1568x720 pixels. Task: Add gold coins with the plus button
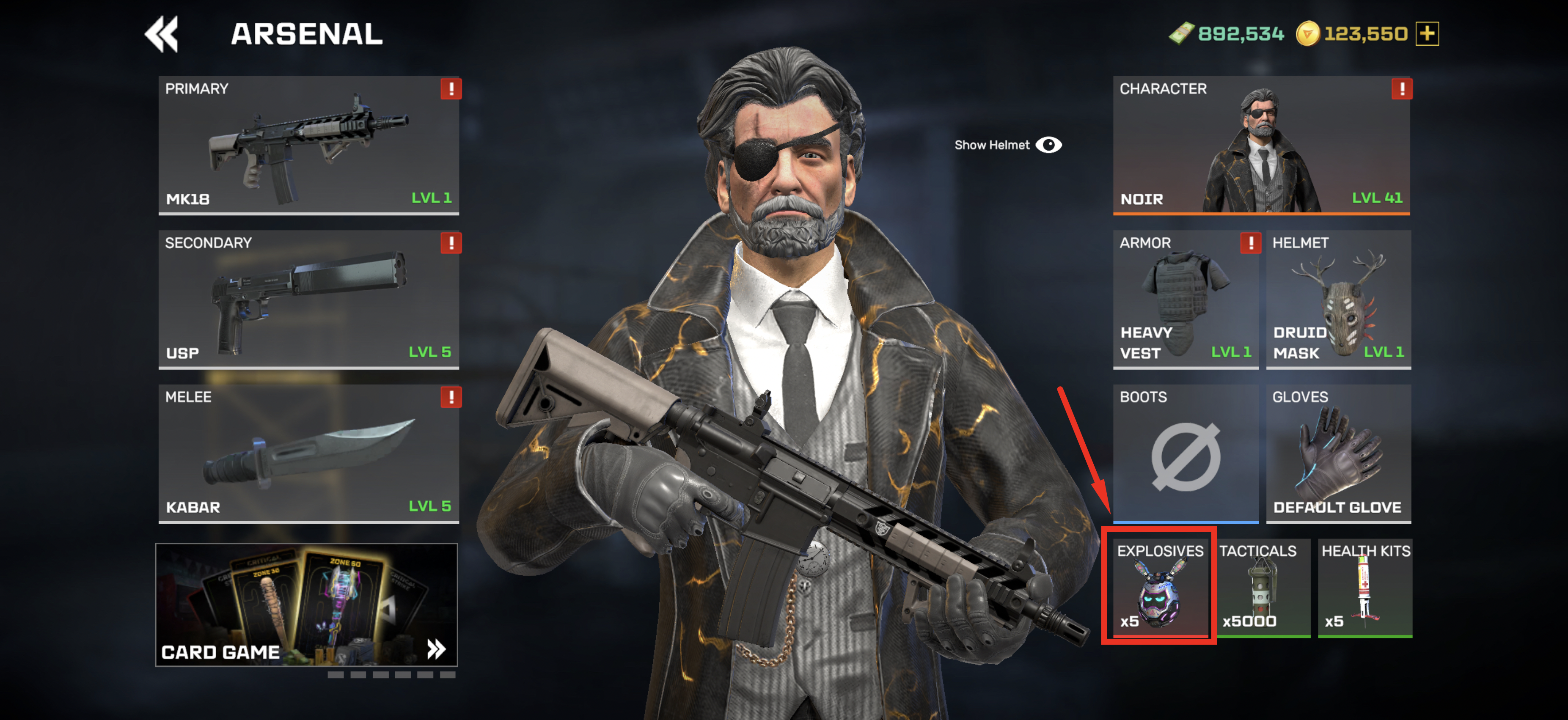1427,33
